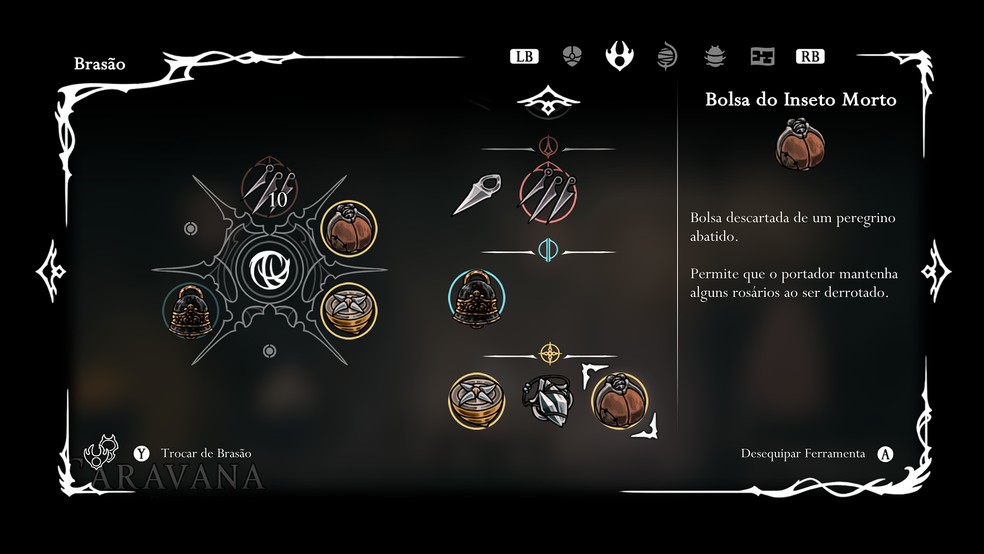984x554 pixels.
Task: Open the striped globe icon tab
Action: [x=667, y=56]
